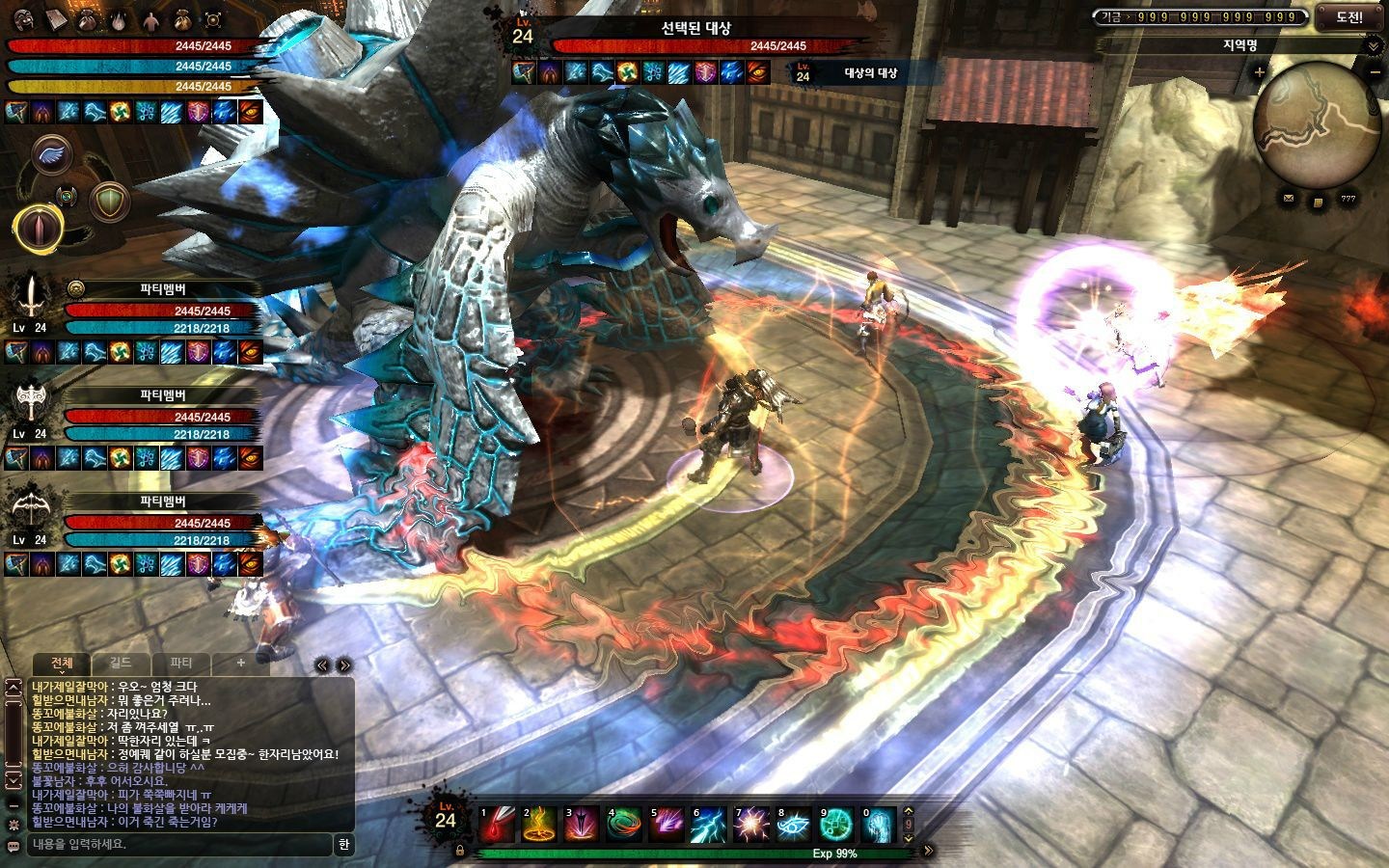Open the yellow note icon below minimap
The width and height of the screenshot is (1389, 868).
pyautogui.click(x=1318, y=201)
